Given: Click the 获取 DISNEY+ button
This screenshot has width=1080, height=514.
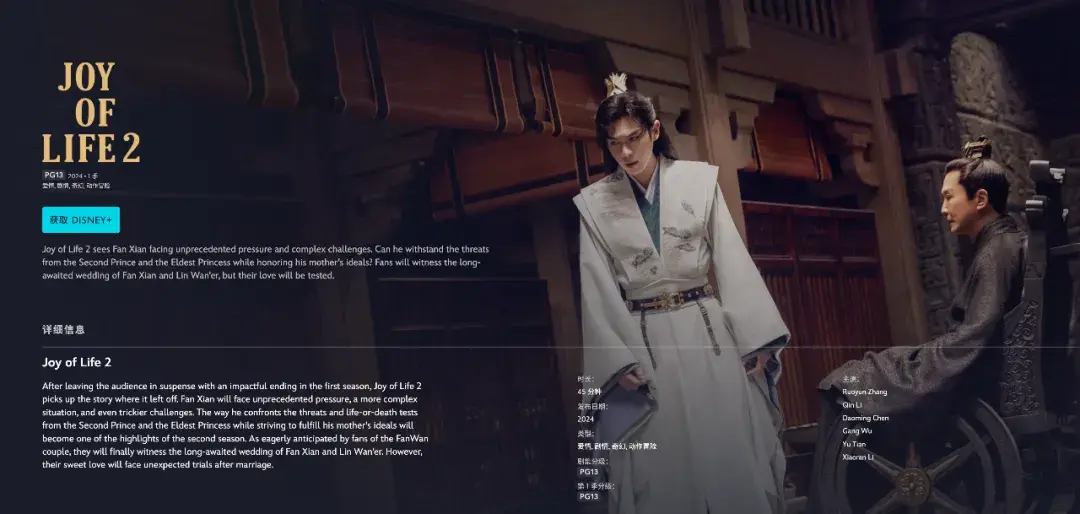Looking at the screenshot, I should point(81,220).
